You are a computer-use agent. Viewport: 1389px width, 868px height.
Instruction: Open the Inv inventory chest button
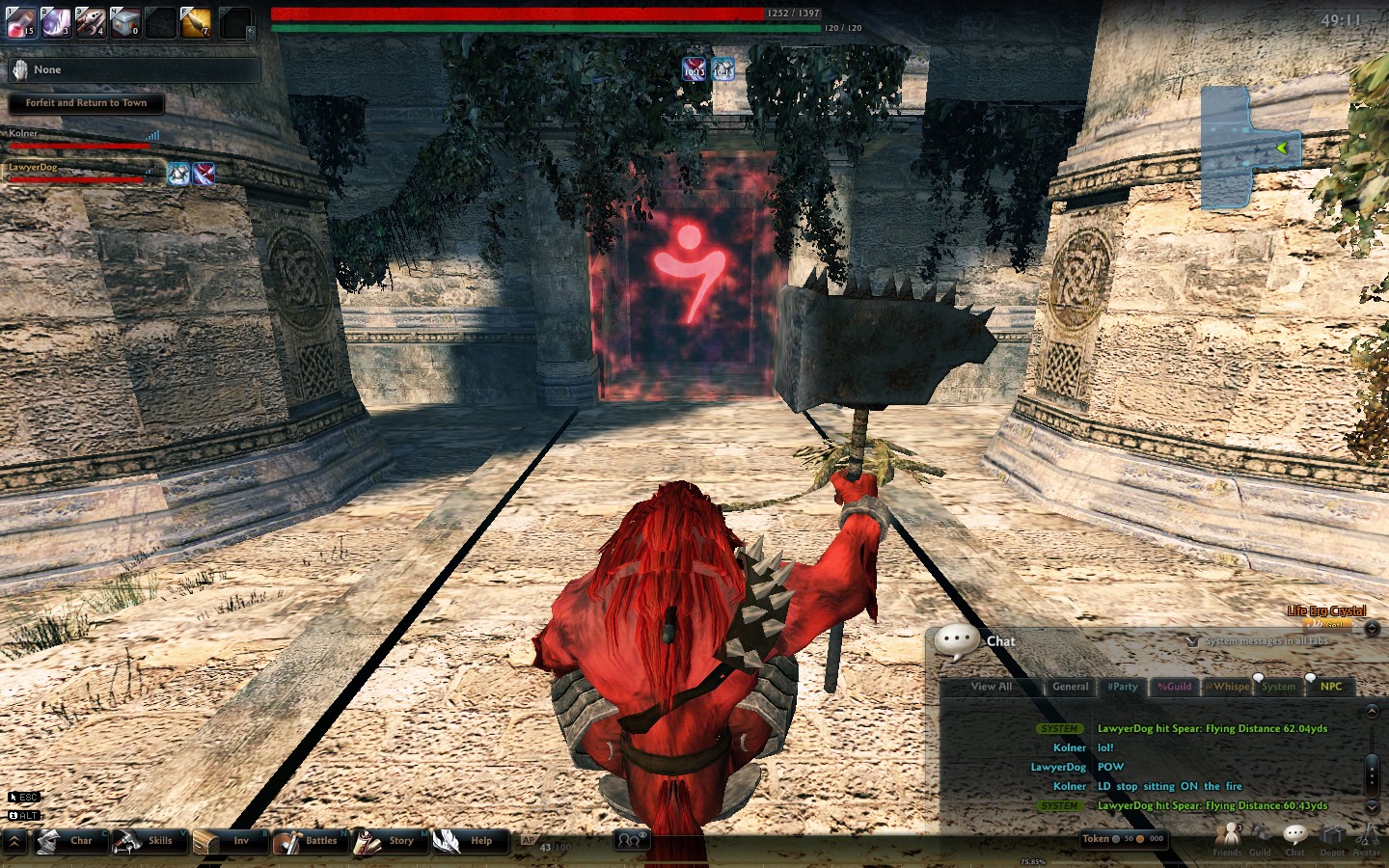click(x=224, y=841)
